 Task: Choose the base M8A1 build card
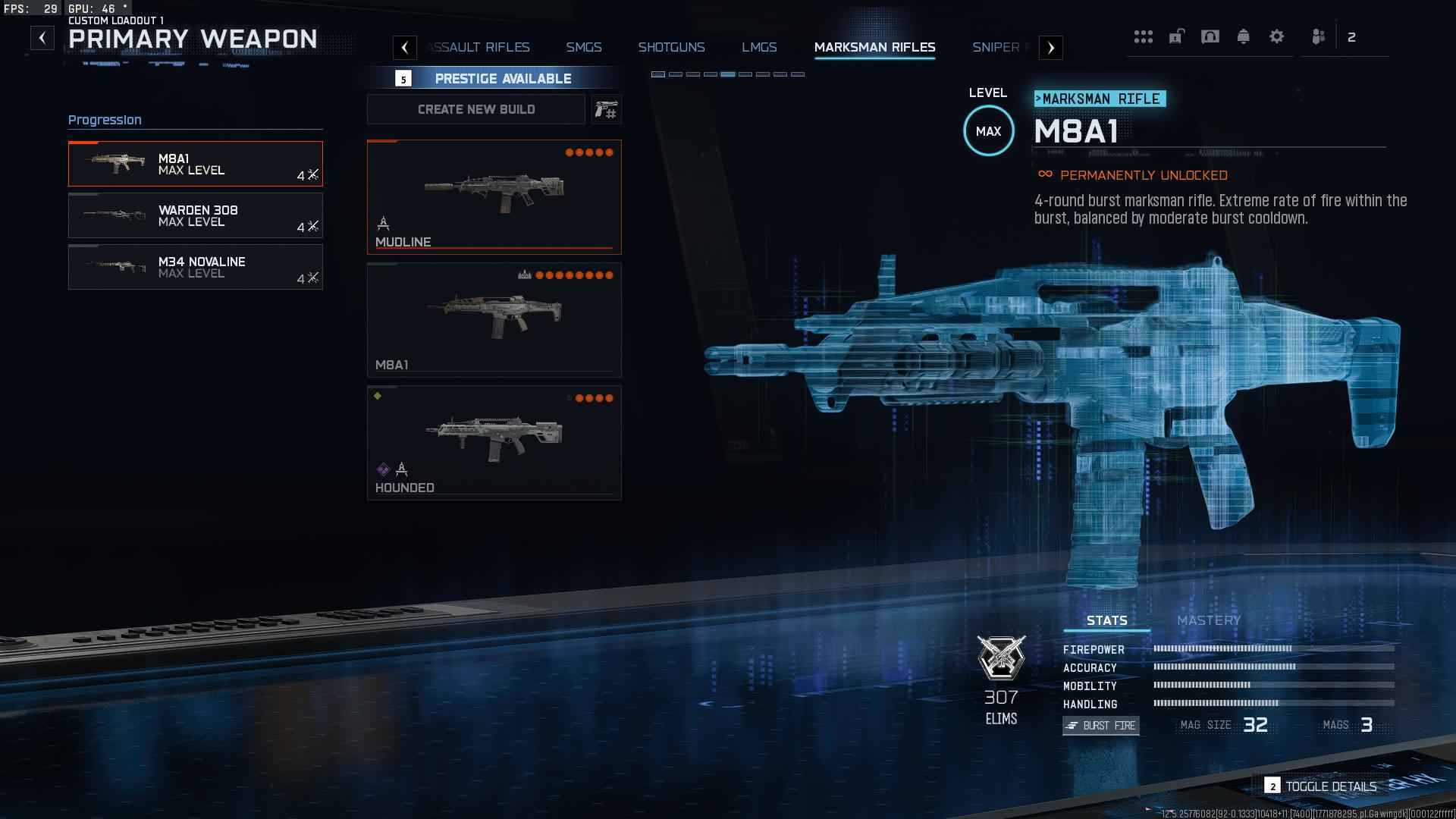494,319
